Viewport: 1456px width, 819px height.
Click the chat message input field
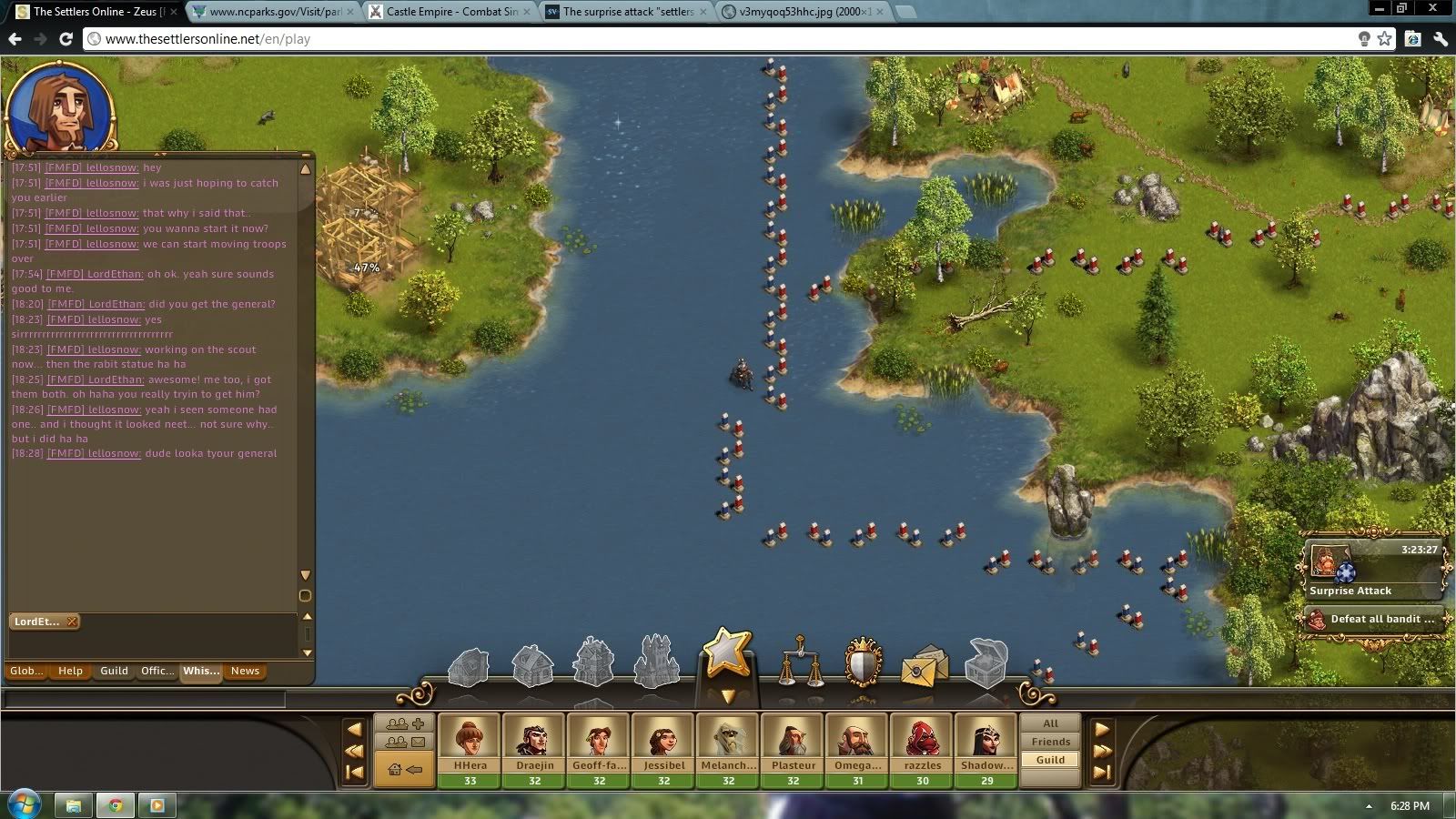tap(144, 699)
